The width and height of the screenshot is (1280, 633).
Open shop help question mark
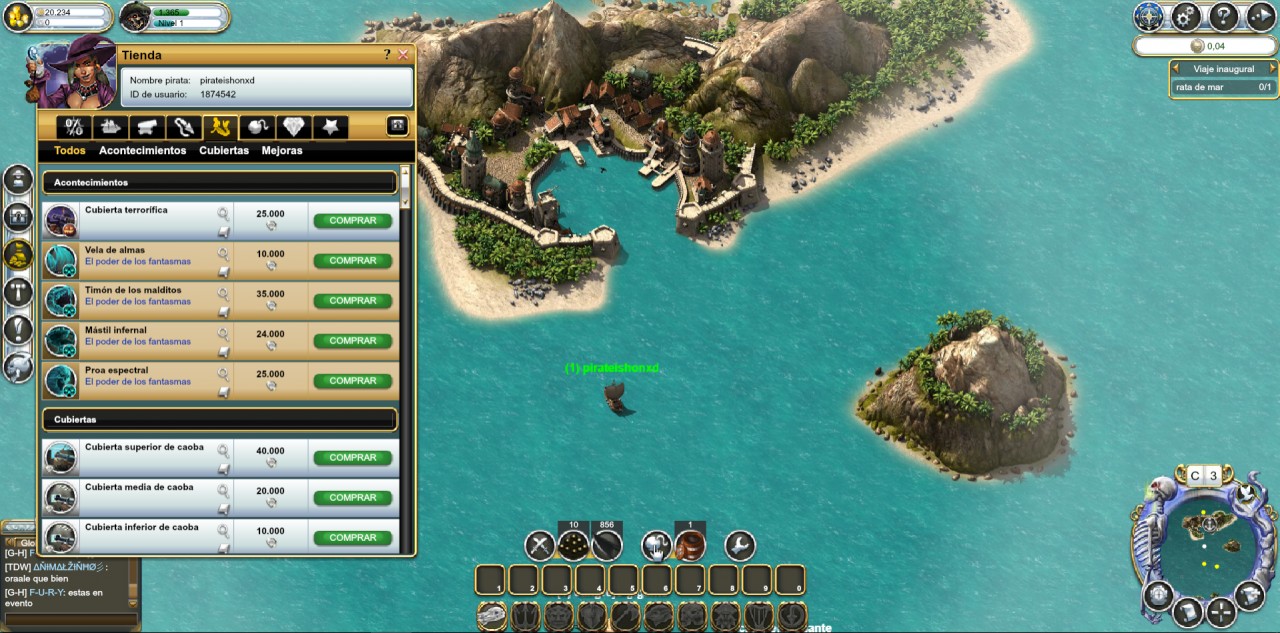[x=387, y=55]
